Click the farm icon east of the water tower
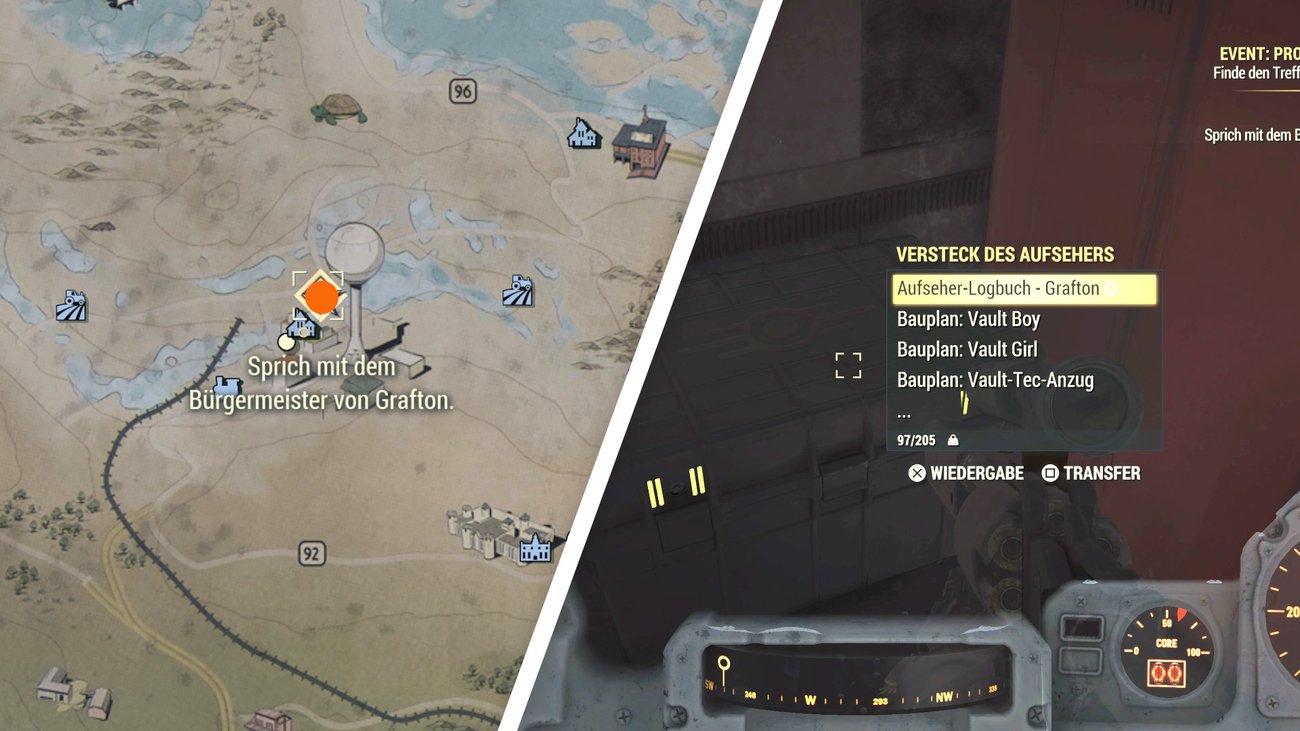Viewport: 1300px width, 731px height. tap(516, 290)
